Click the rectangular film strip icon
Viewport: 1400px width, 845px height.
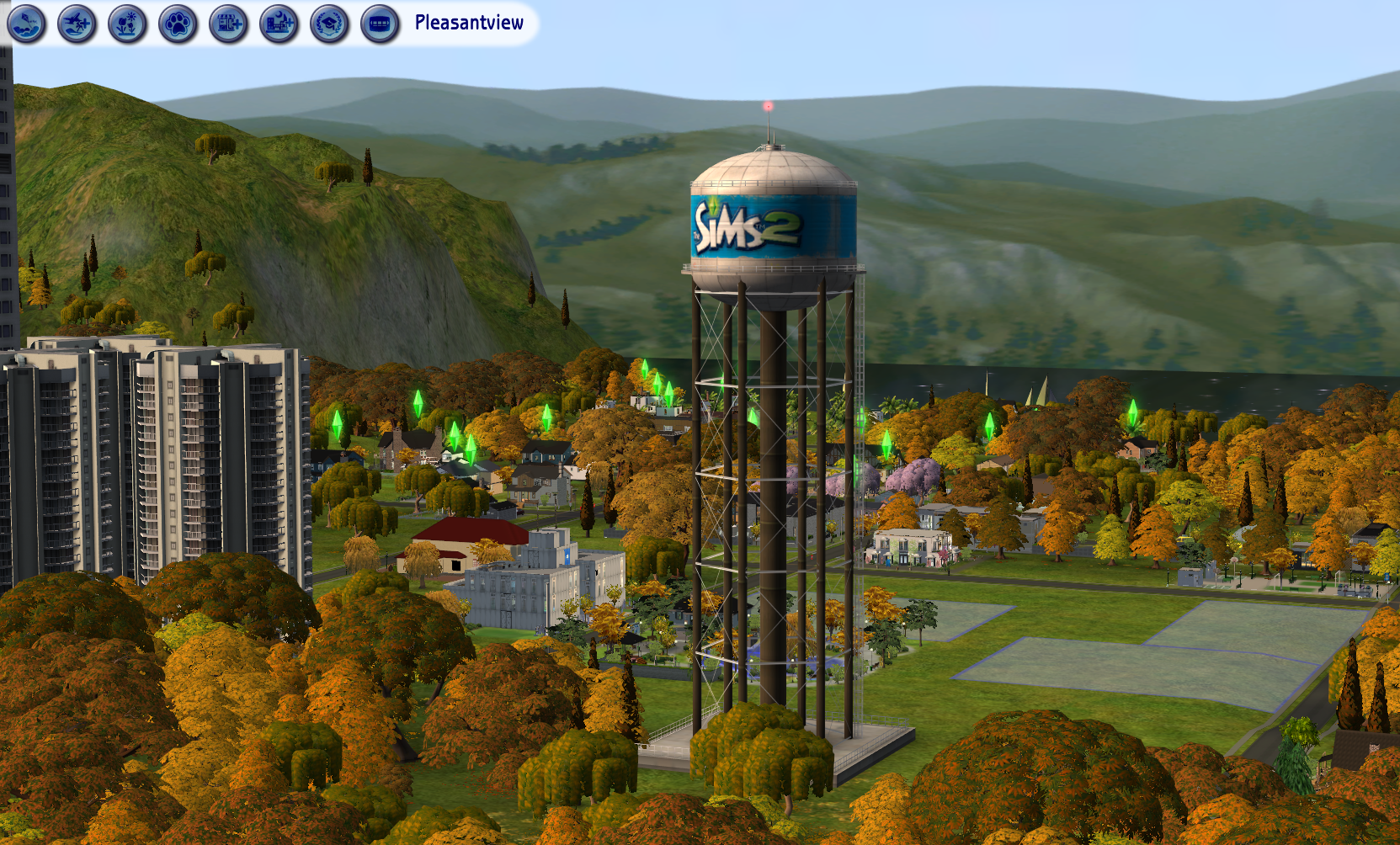[x=380, y=24]
